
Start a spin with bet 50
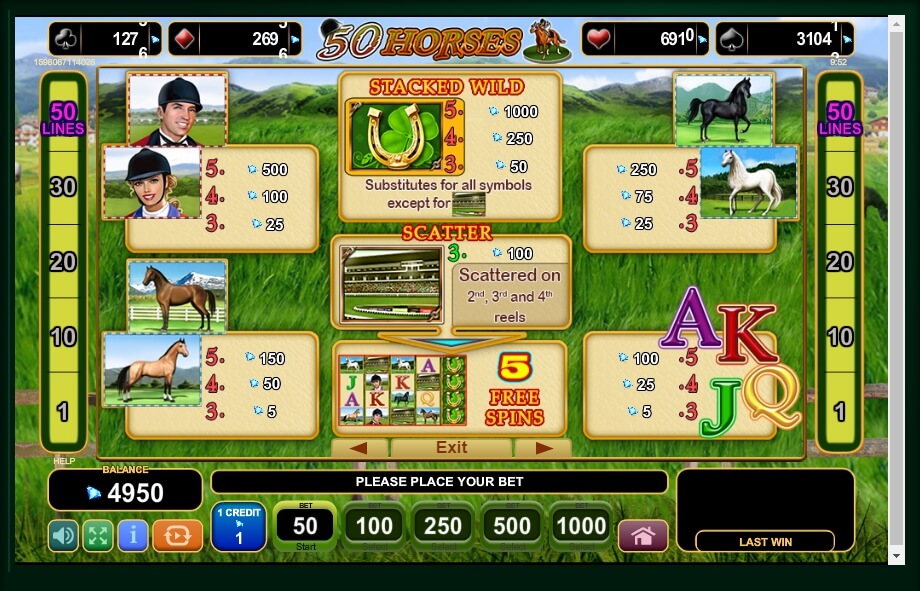(x=304, y=527)
